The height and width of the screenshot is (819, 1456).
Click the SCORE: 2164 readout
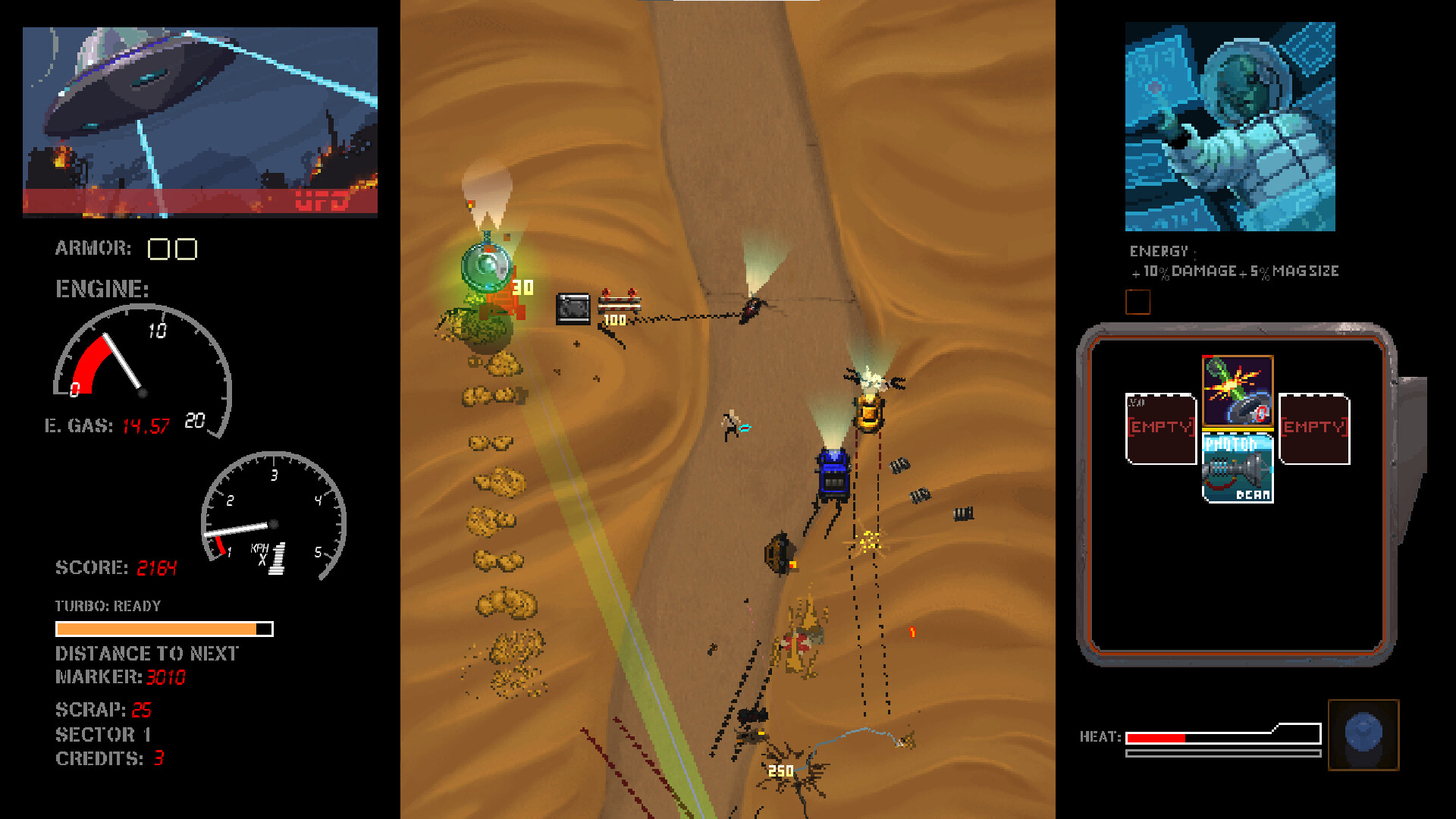pyautogui.click(x=116, y=567)
